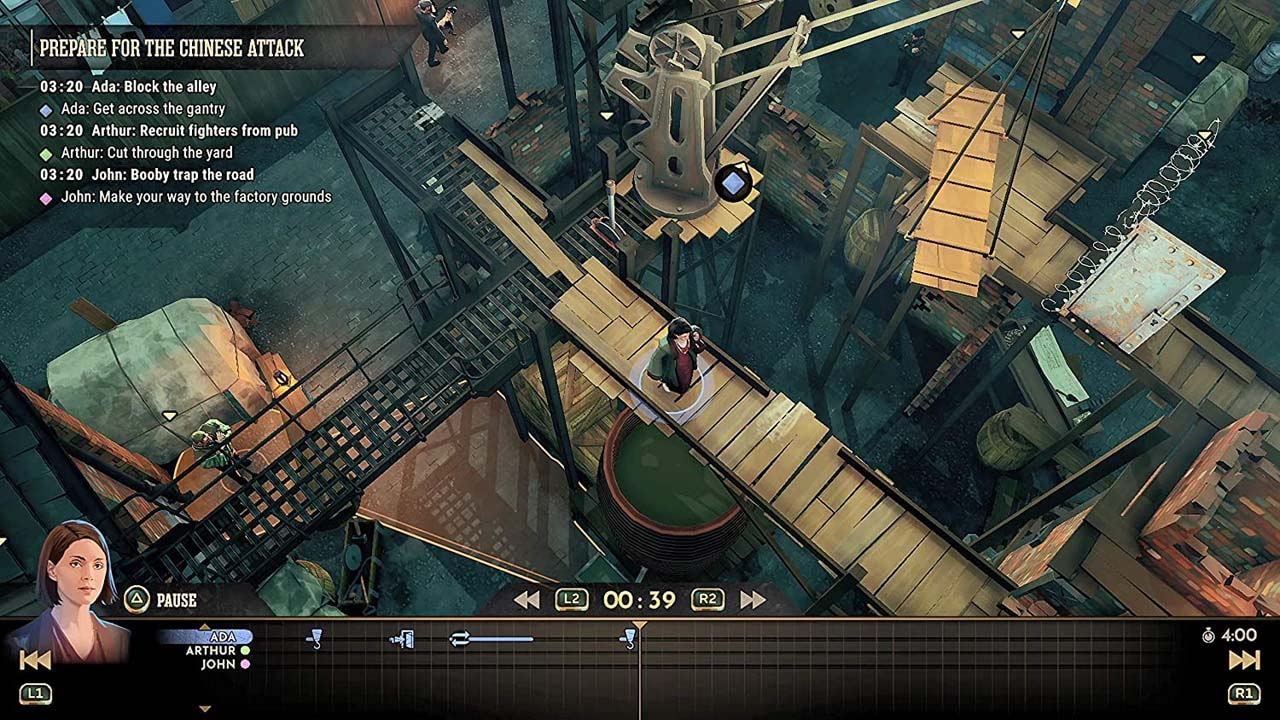The width and height of the screenshot is (1280, 720).
Task: Click the walk duration slider on Ada's timeline
Action: click(x=498, y=638)
